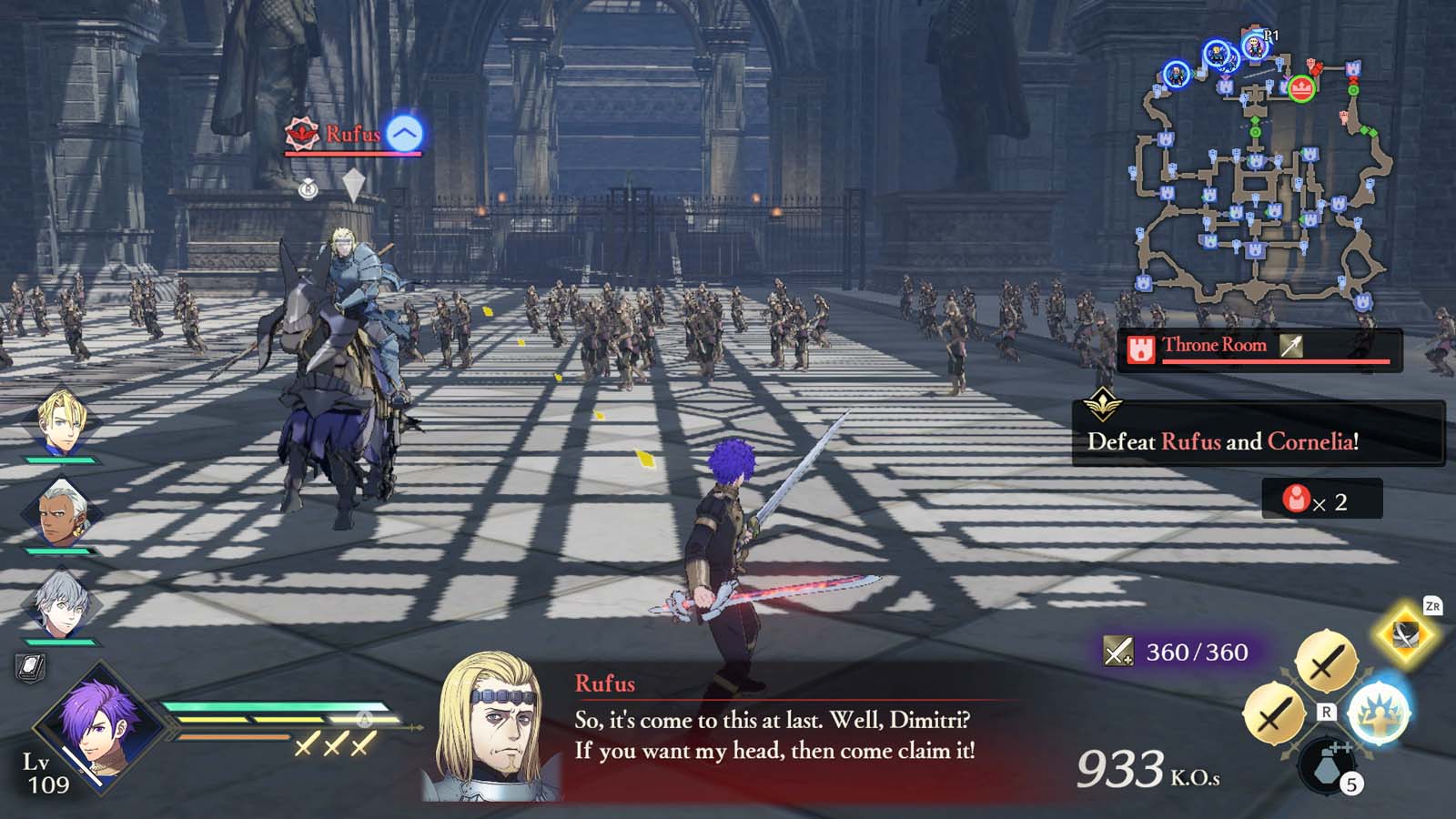
Task: Open the tactics book icon
Action: (x=30, y=669)
